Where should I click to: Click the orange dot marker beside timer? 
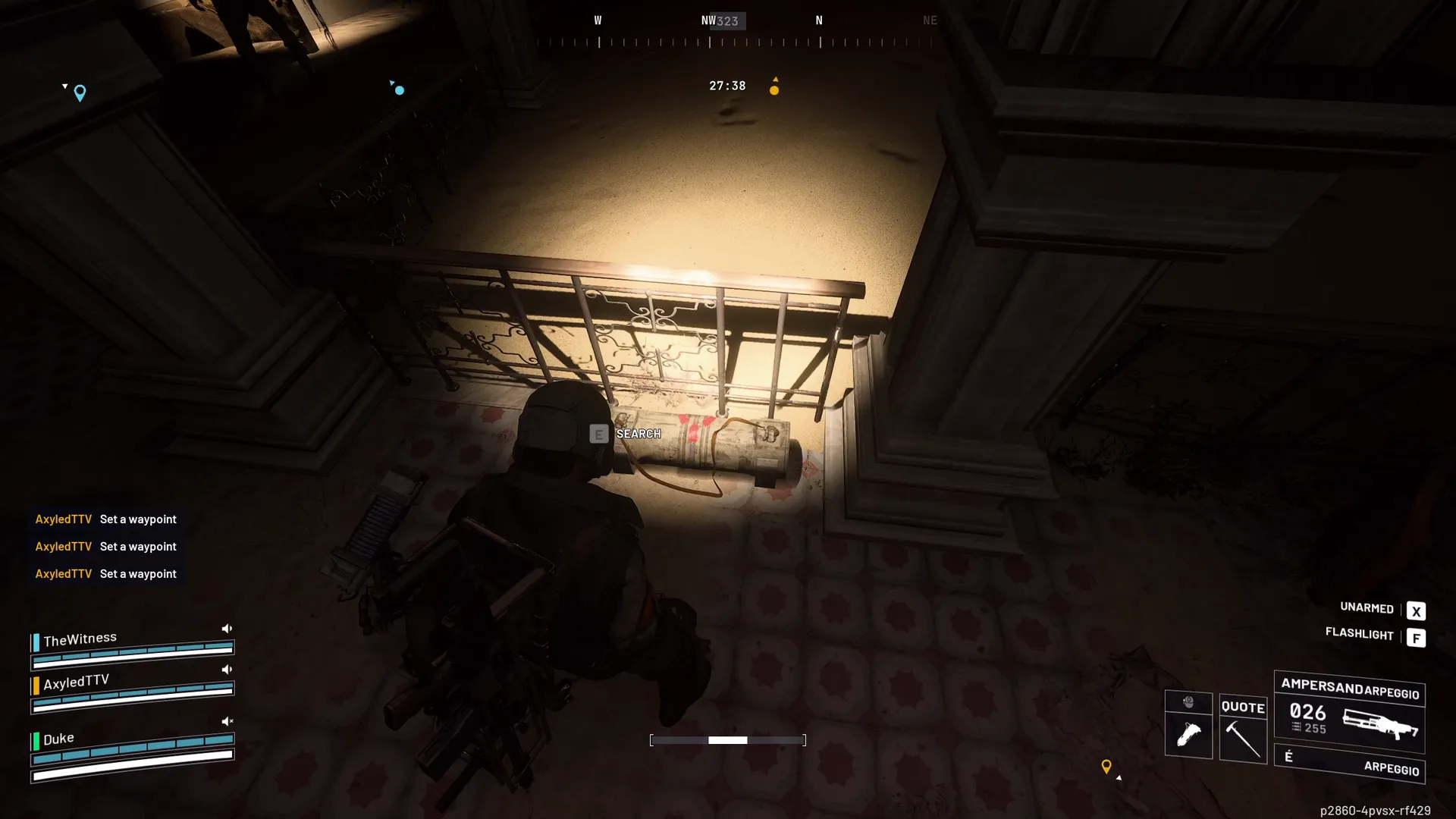774,90
